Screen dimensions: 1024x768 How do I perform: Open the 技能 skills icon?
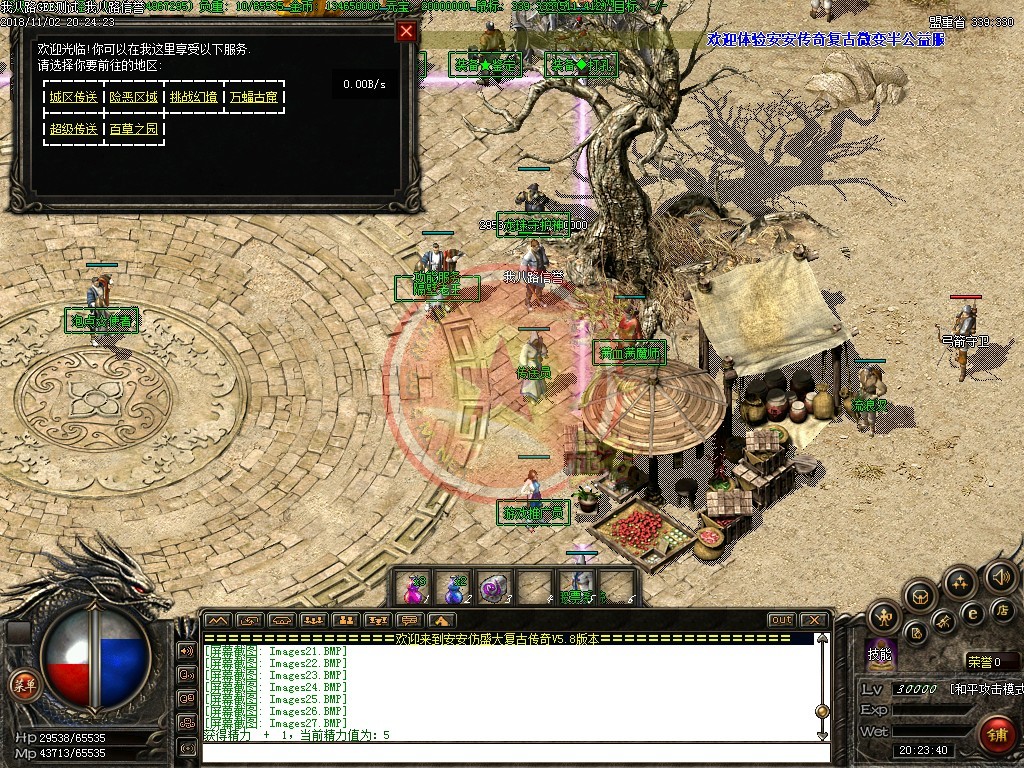(x=880, y=652)
